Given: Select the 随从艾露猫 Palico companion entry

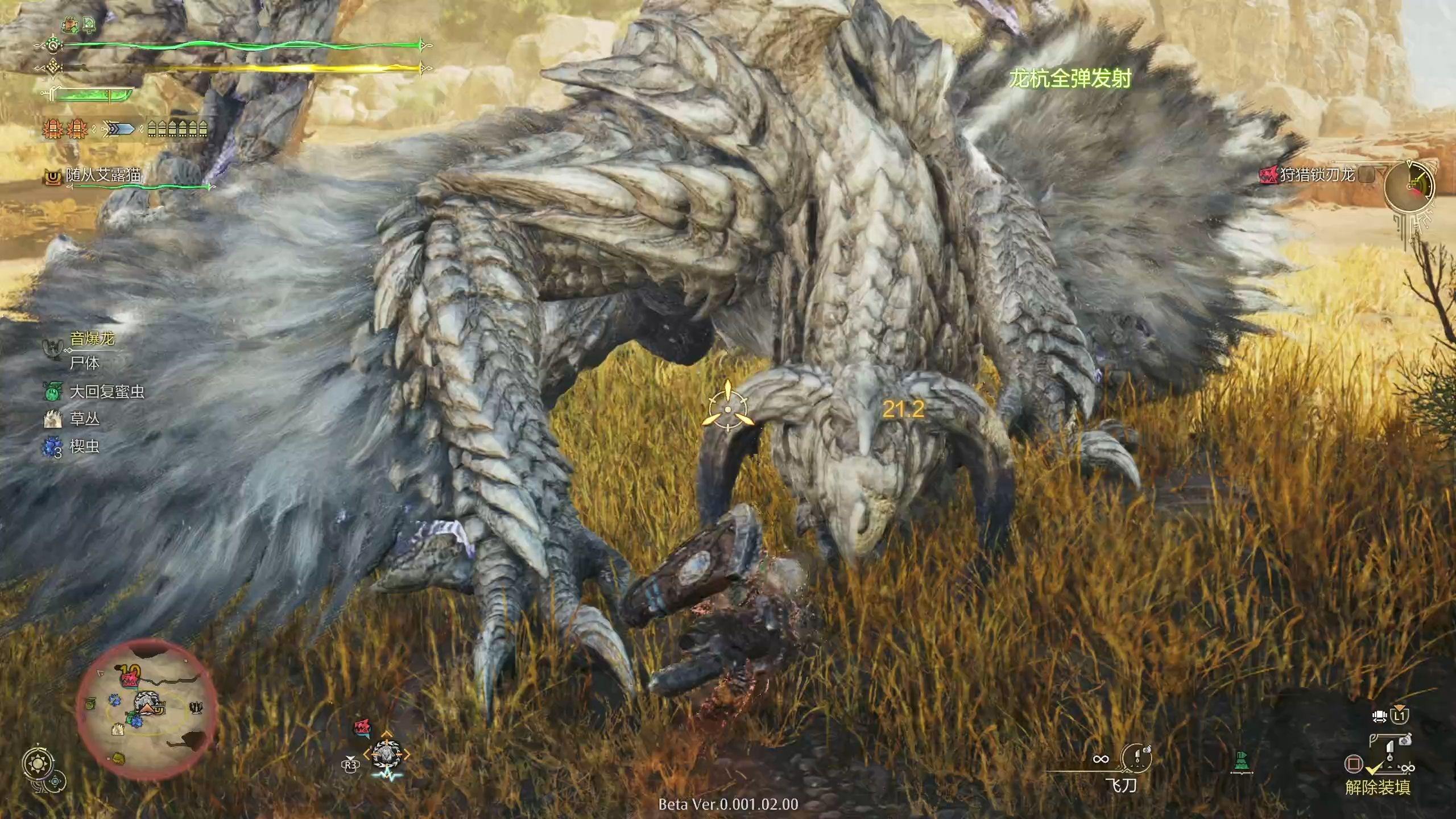Looking at the screenshot, I should [103, 175].
